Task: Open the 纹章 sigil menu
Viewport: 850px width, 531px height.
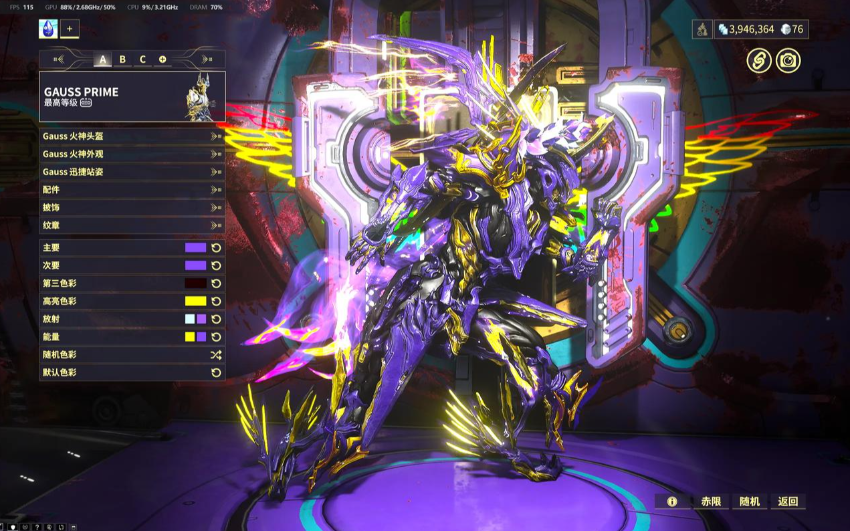Action: tap(132, 225)
